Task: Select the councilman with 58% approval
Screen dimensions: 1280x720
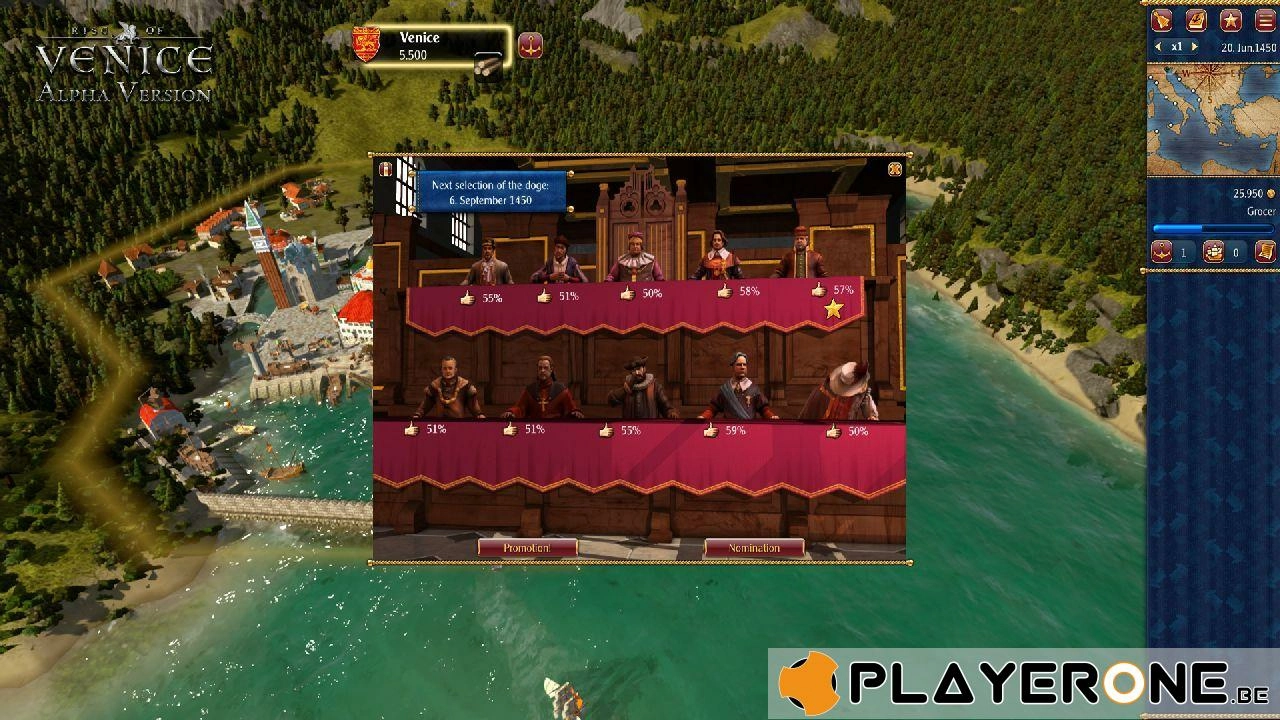Action: pos(718,256)
